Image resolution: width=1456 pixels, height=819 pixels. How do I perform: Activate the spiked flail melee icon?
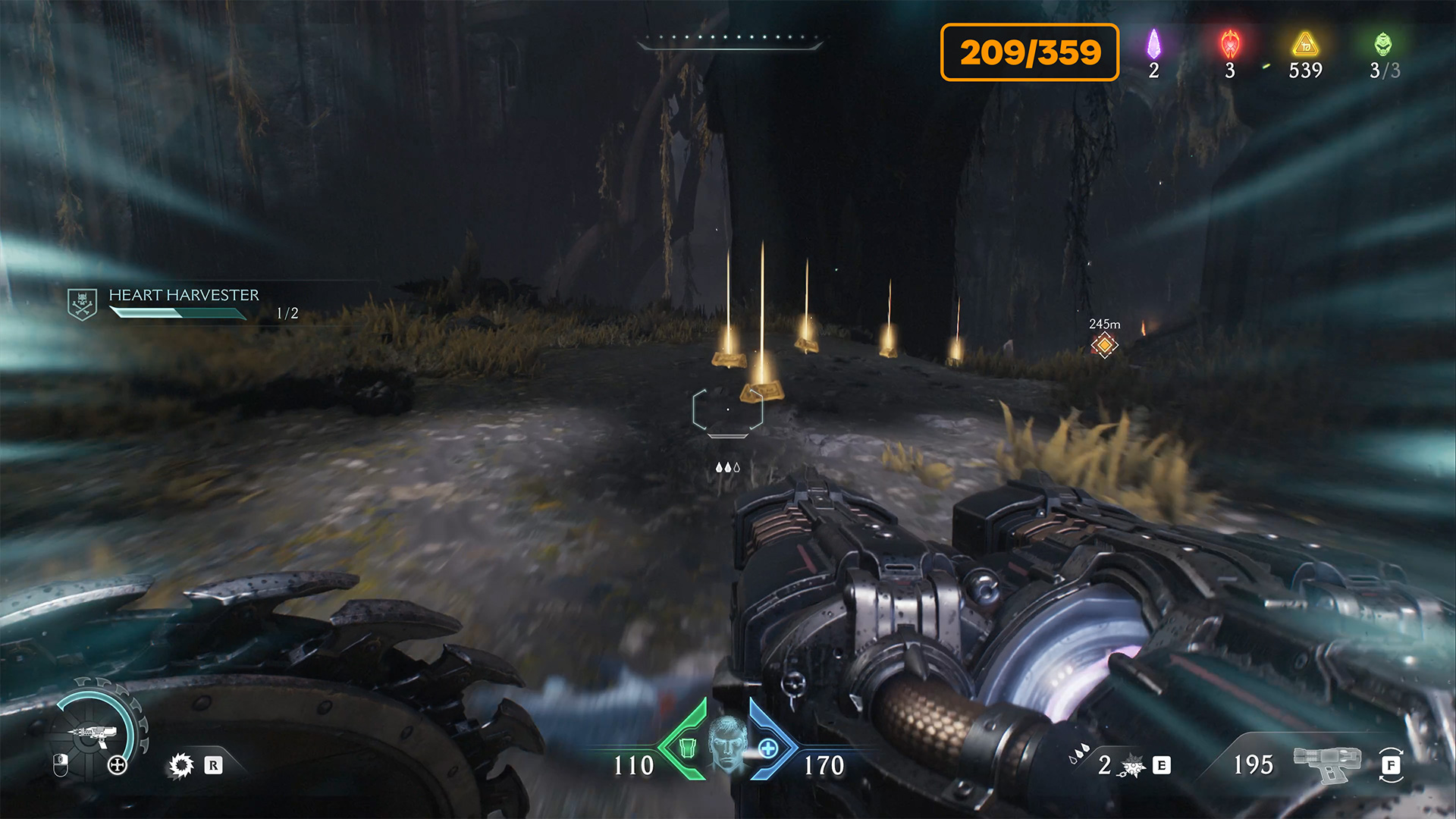(1132, 766)
